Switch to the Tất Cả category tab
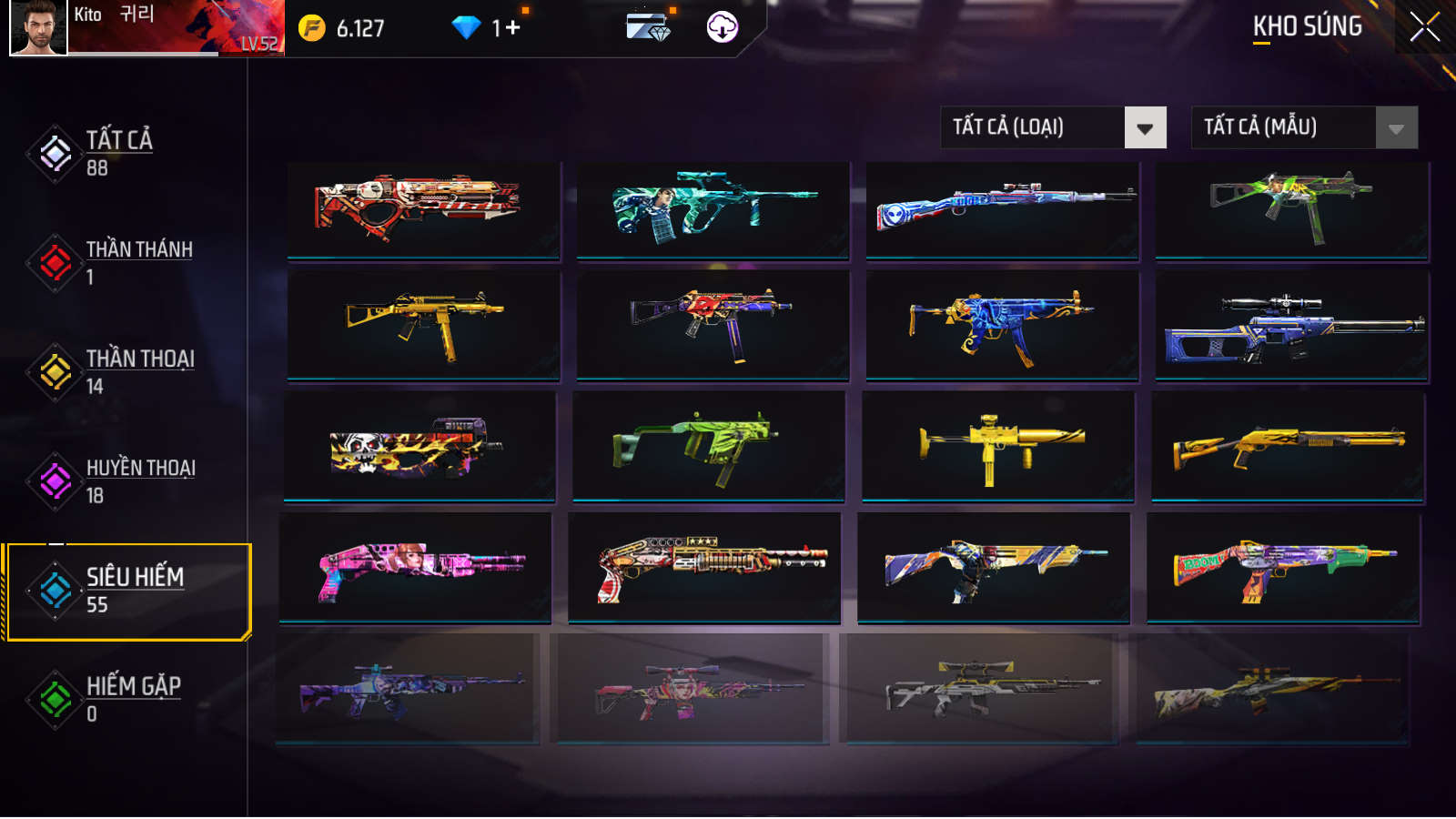The height and width of the screenshot is (819, 1456). tap(118, 153)
